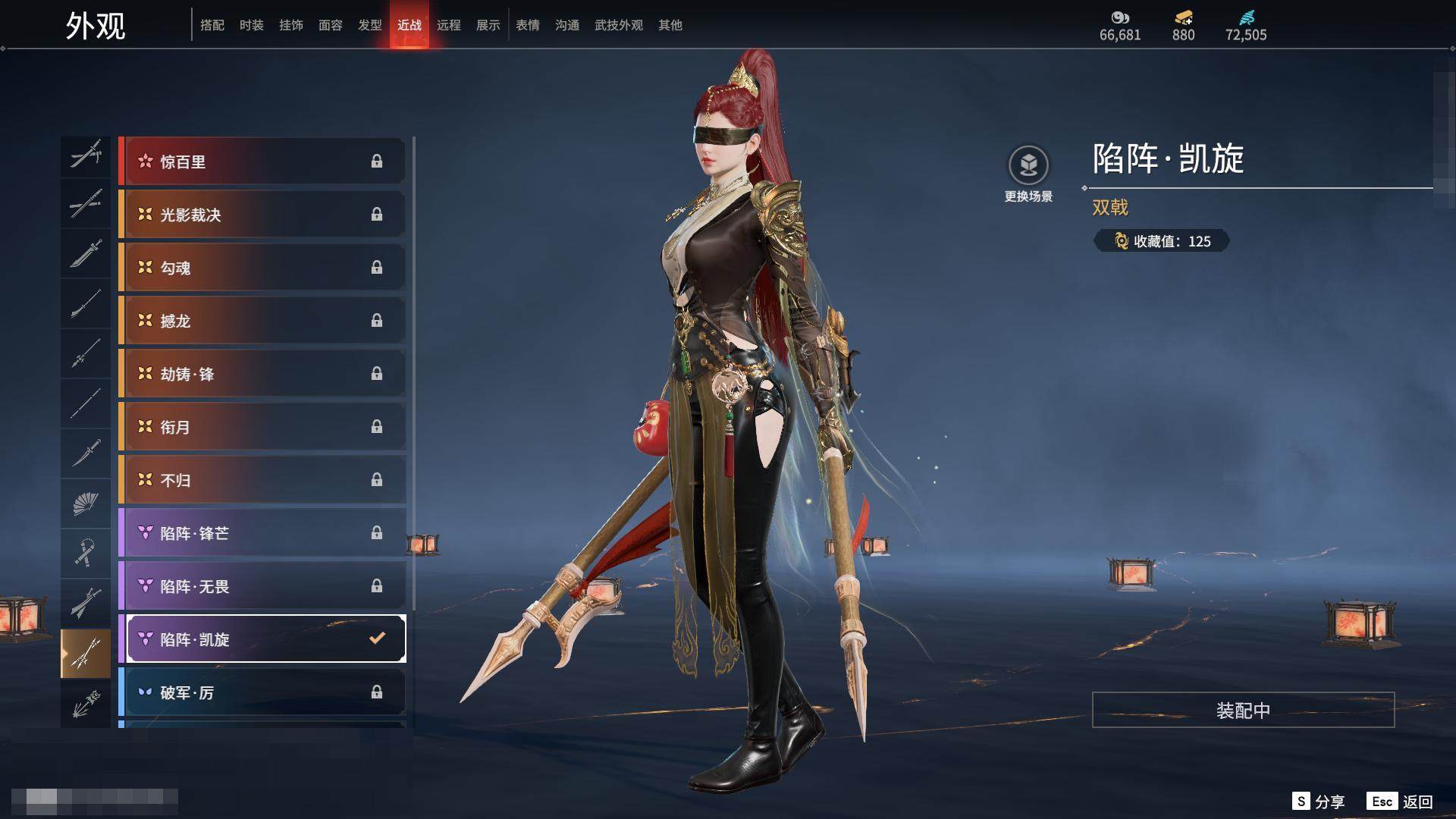The width and height of the screenshot is (1456, 819).
Task: Select the 衔月 weapon skin
Action: 262,426
